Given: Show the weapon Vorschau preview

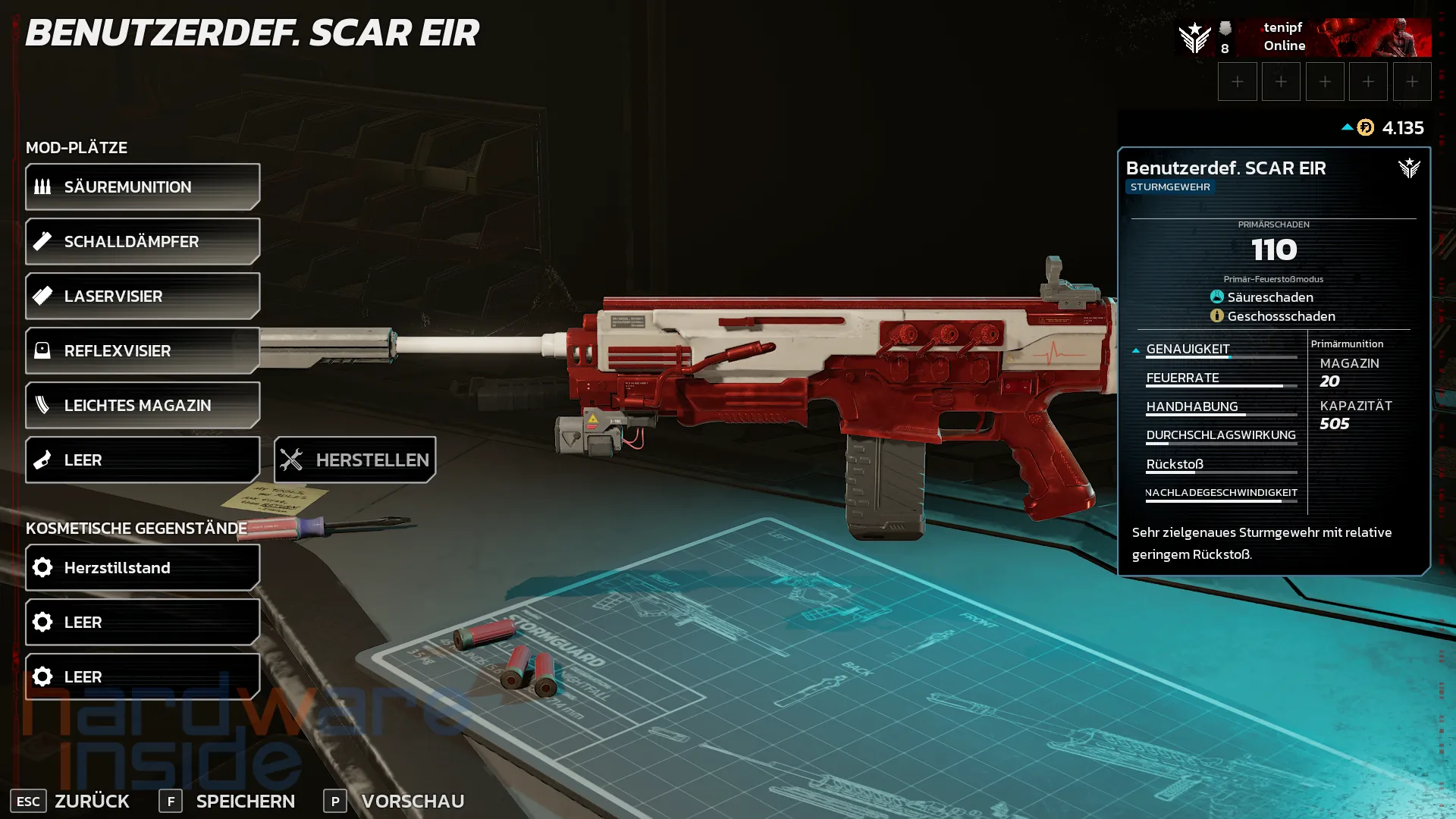Looking at the screenshot, I should (x=394, y=801).
